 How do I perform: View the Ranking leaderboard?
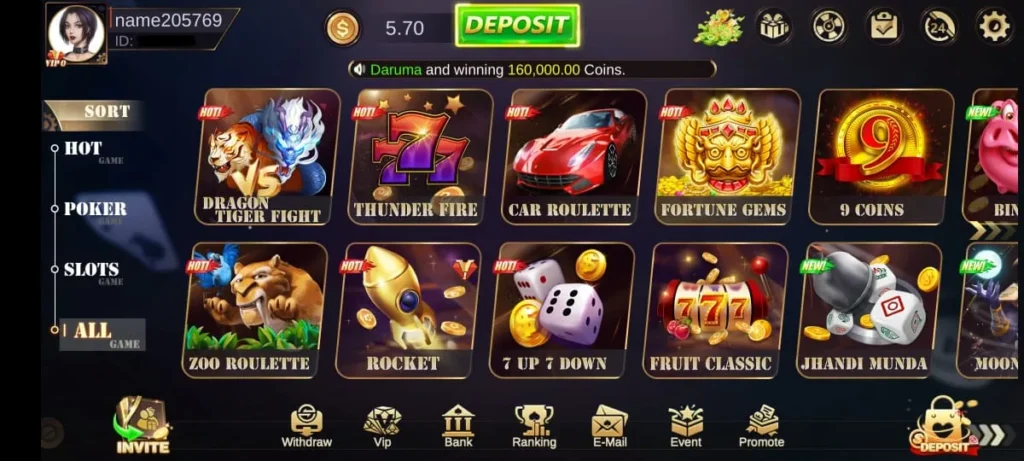[x=534, y=427]
